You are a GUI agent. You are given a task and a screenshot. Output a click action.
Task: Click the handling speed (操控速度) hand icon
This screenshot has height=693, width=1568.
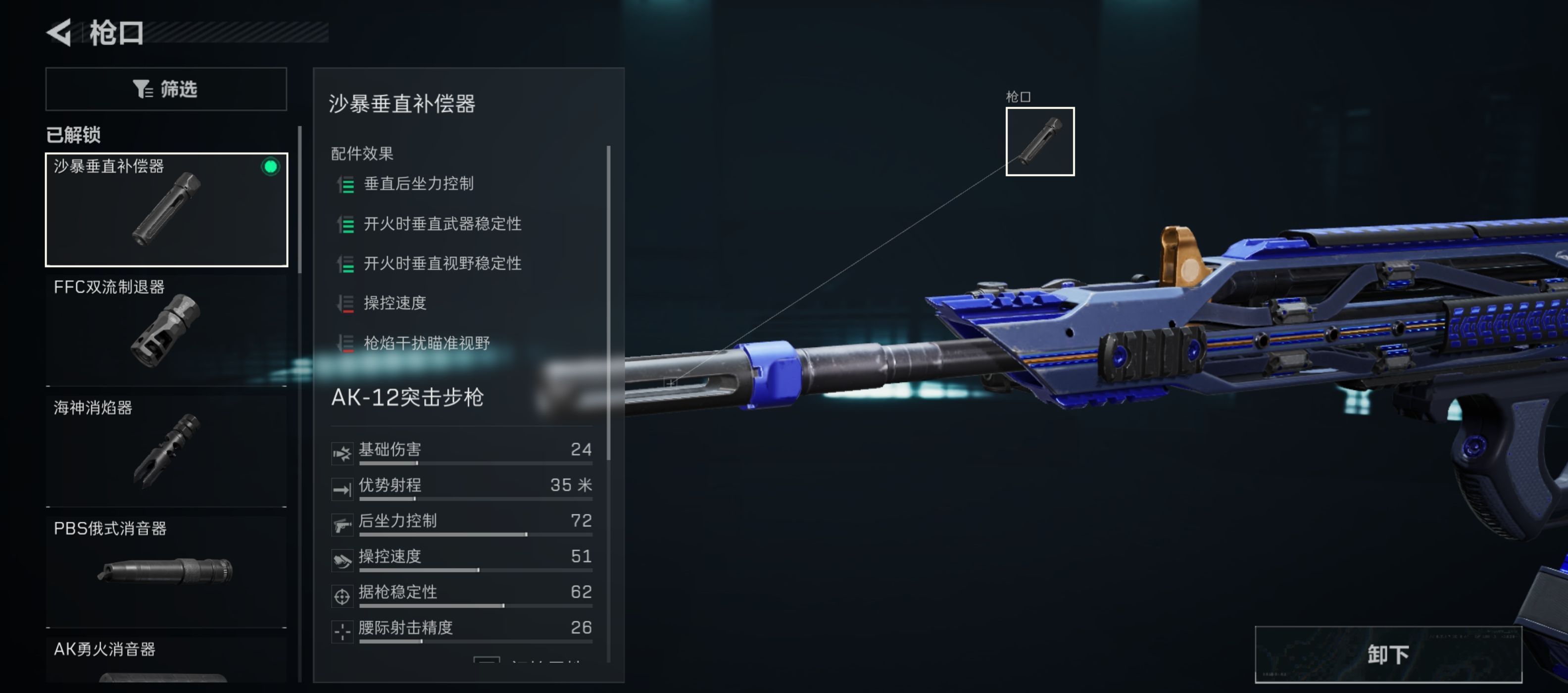(343, 558)
